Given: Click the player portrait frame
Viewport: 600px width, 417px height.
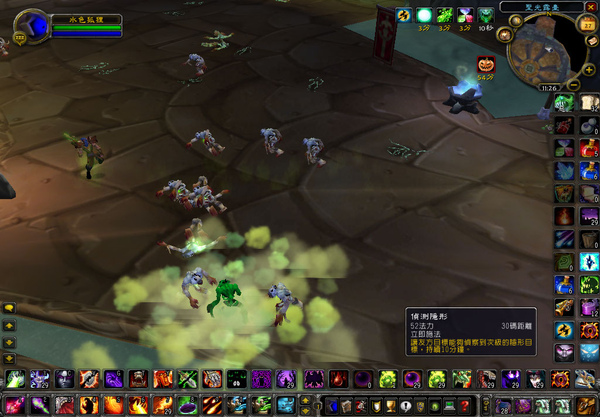Looking at the screenshot, I should click(x=36, y=26).
